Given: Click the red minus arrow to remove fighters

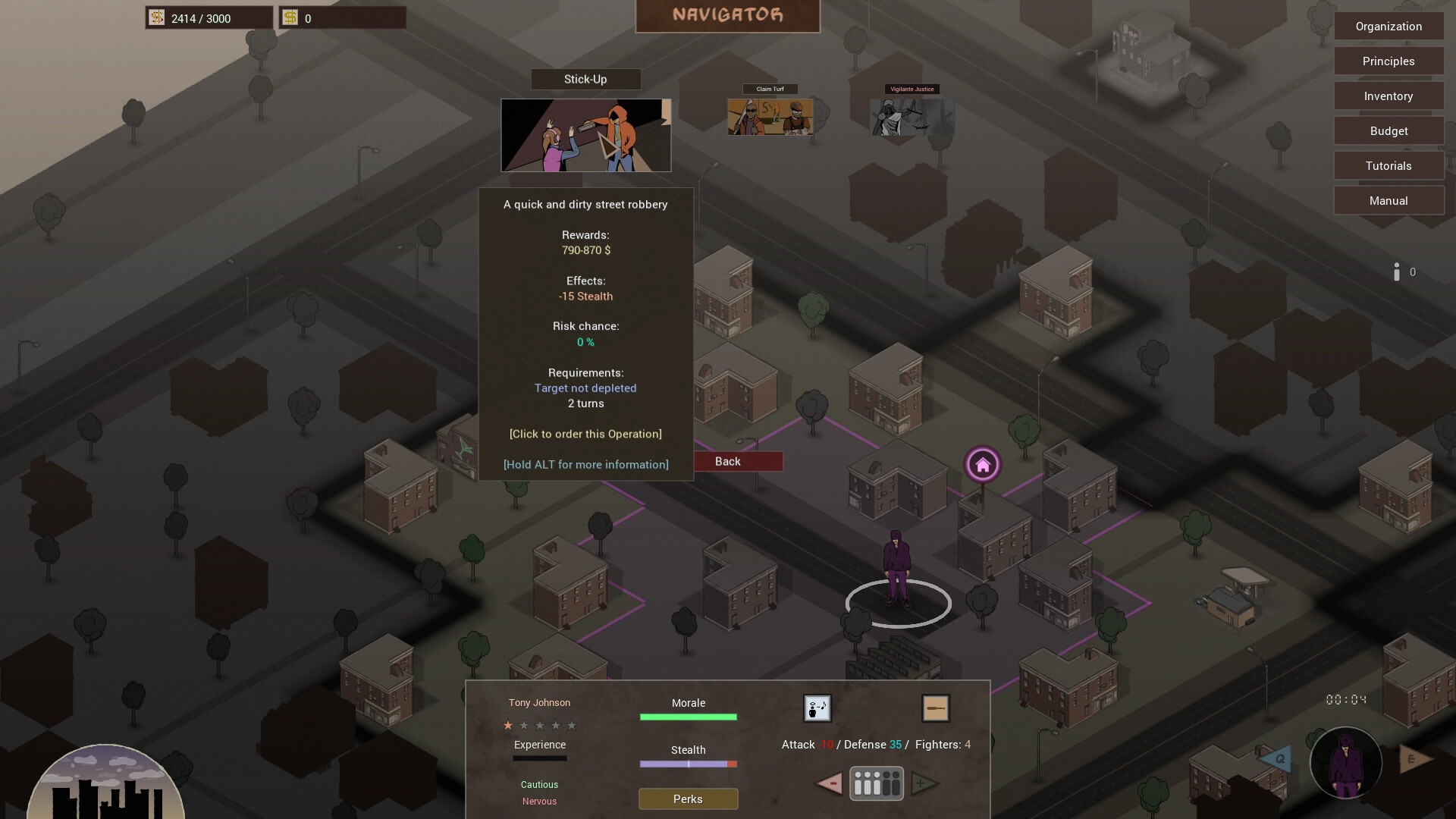Looking at the screenshot, I should (x=827, y=784).
